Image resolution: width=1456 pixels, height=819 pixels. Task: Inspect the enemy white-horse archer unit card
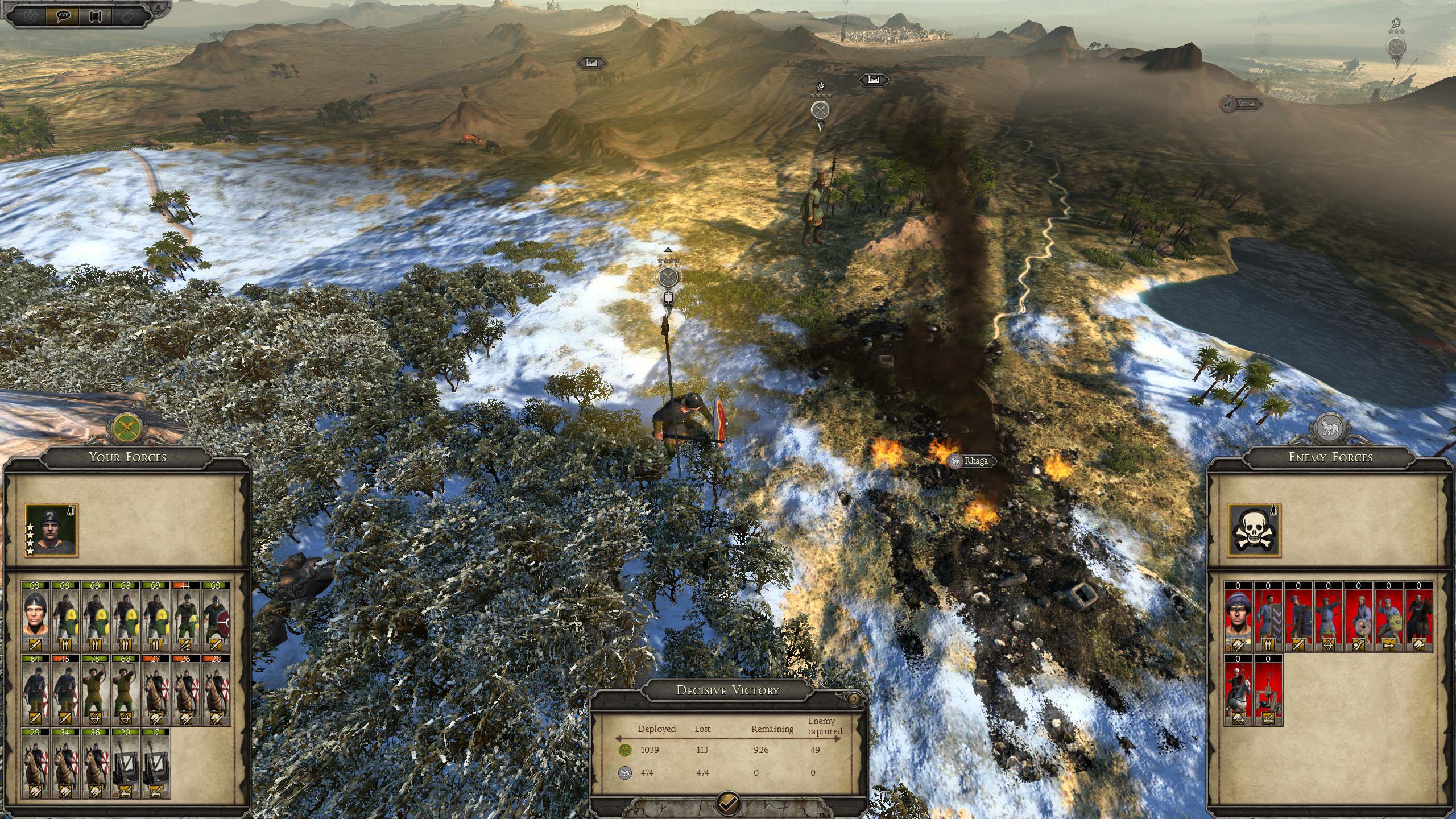pos(1239,689)
